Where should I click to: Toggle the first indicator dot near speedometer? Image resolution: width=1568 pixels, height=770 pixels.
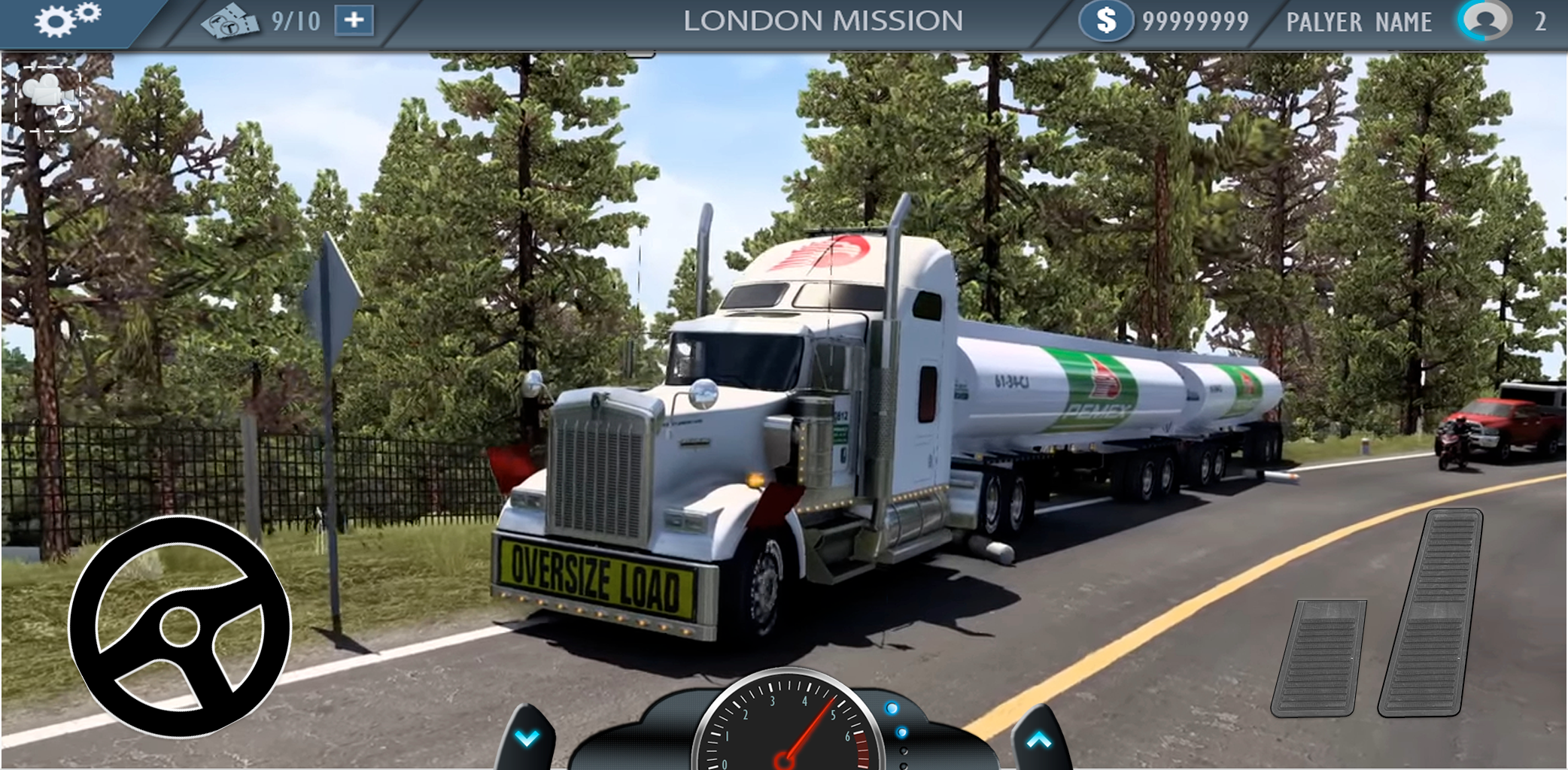click(892, 708)
